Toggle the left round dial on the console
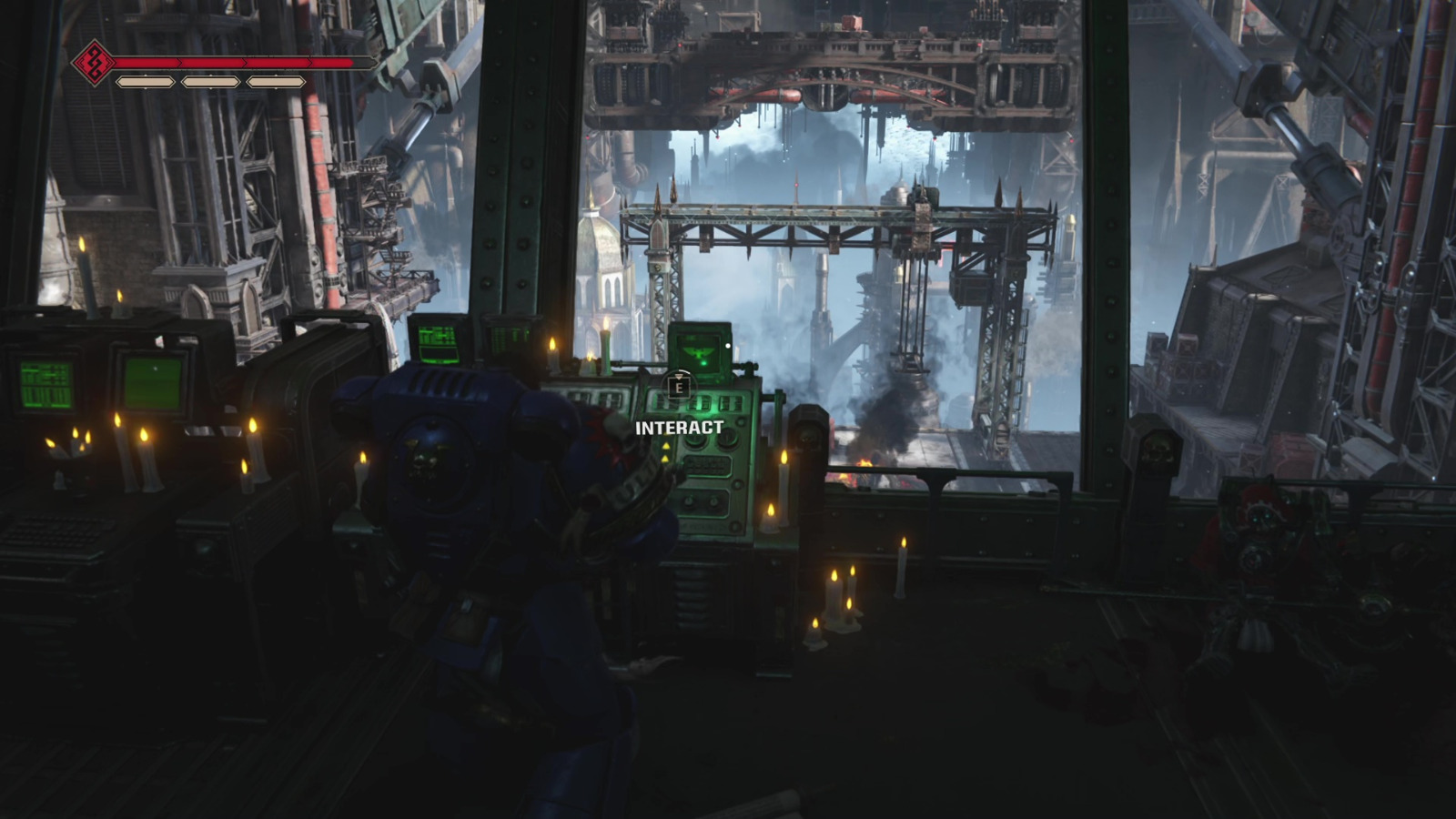This screenshot has height=819, width=1456. (x=694, y=439)
